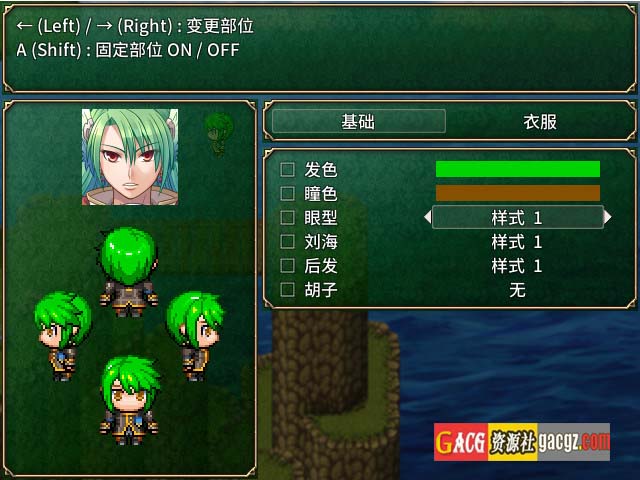Click the left arrow for 眼型 style
The image size is (640, 480).
[x=428, y=217]
